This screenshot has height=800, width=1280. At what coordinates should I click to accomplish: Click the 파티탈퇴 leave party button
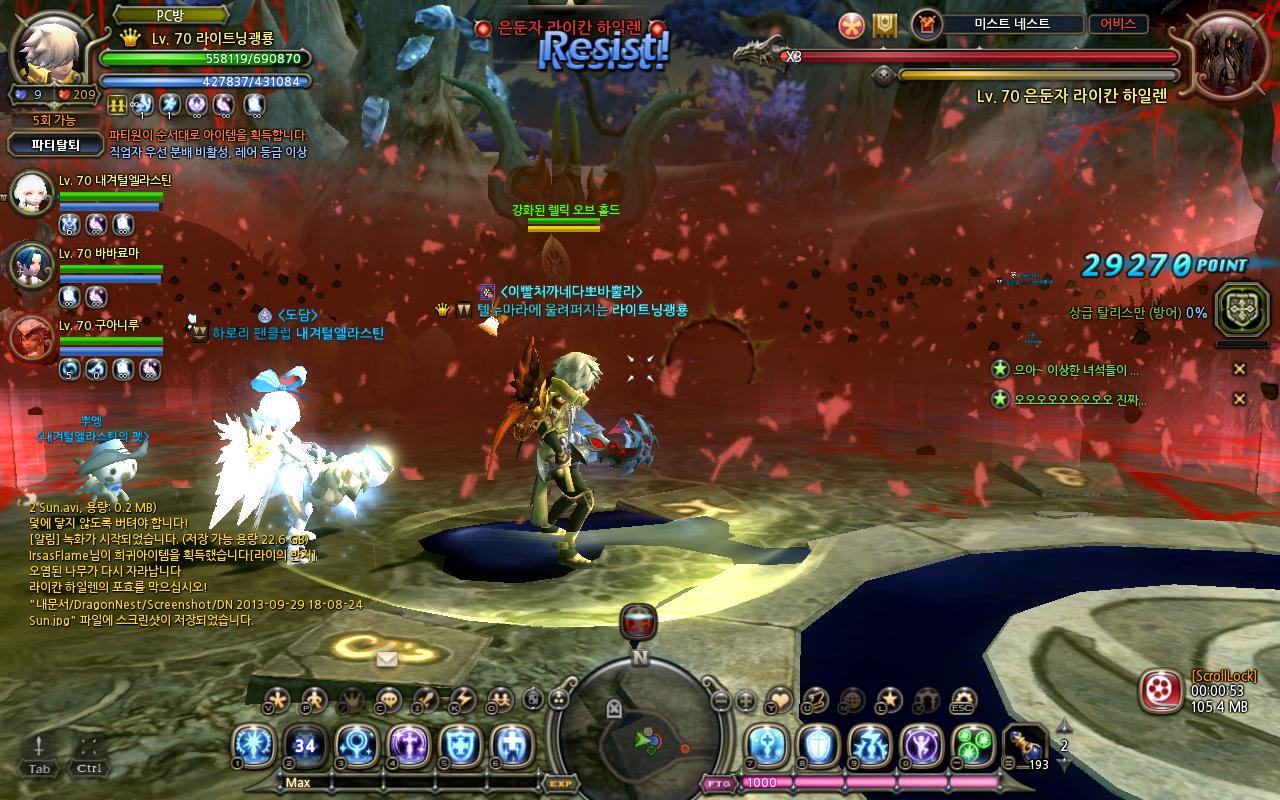coord(54,145)
